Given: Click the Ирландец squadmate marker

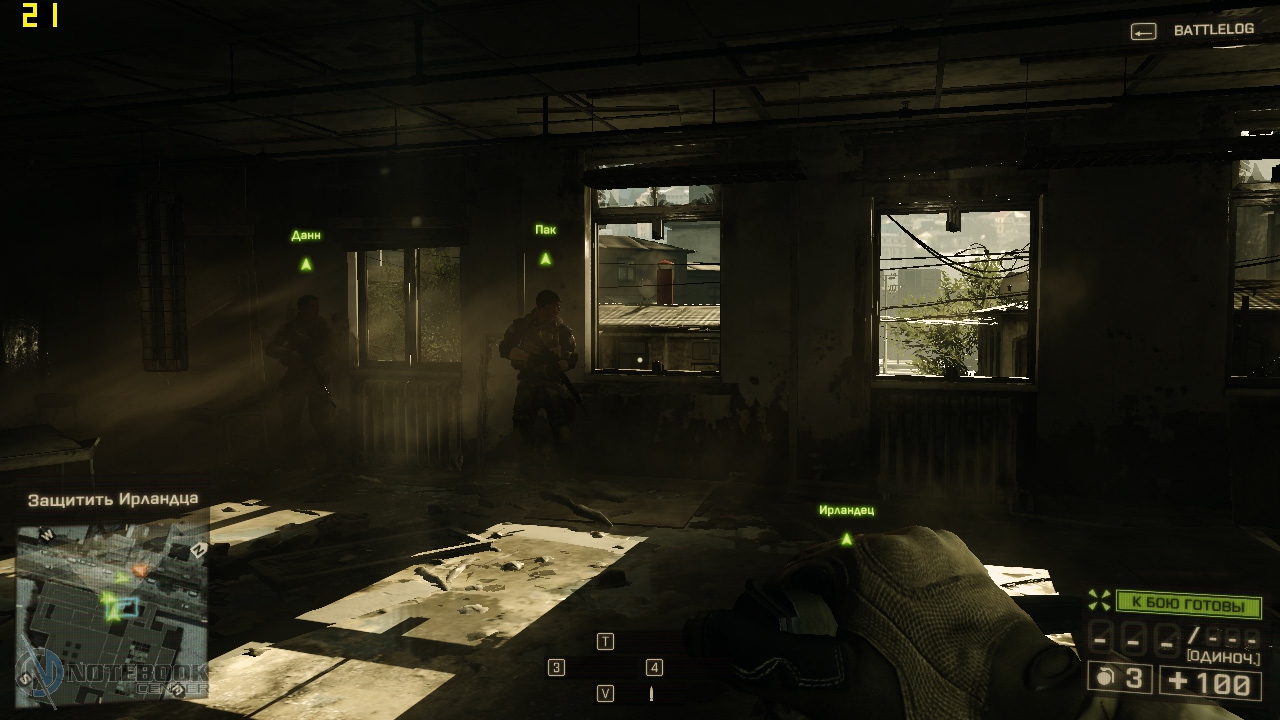Looking at the screenshot, I should [846, 539].
